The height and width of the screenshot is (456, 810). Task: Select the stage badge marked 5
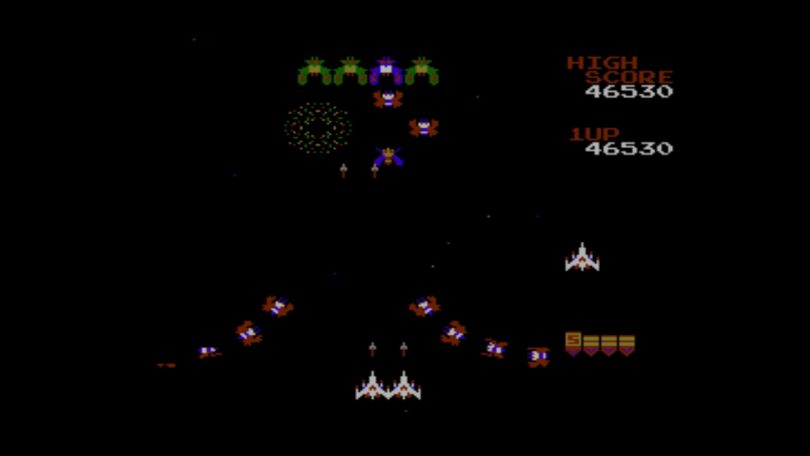click(573, 343)
